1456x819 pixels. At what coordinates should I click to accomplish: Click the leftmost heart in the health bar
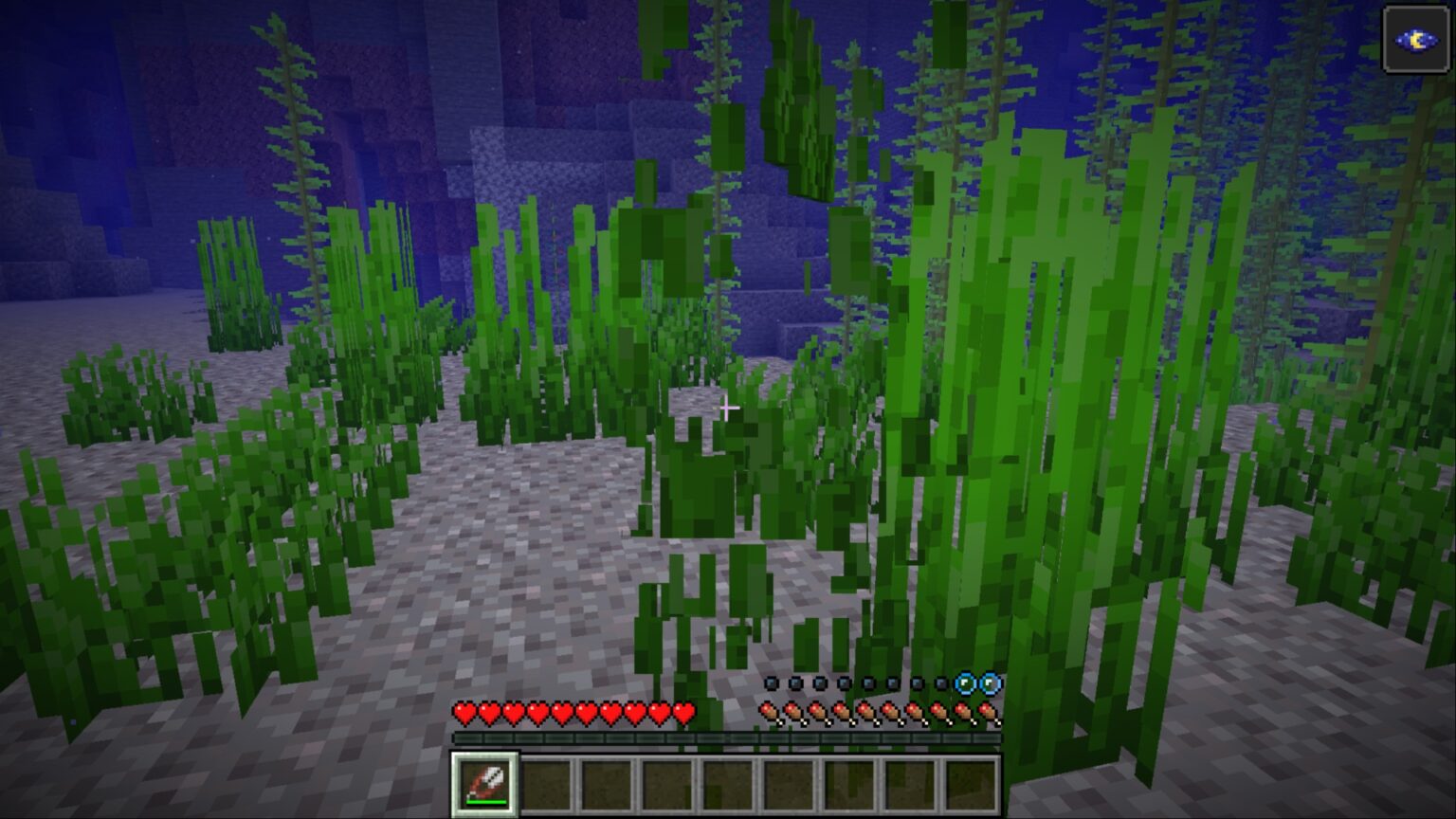coord(465,713)
